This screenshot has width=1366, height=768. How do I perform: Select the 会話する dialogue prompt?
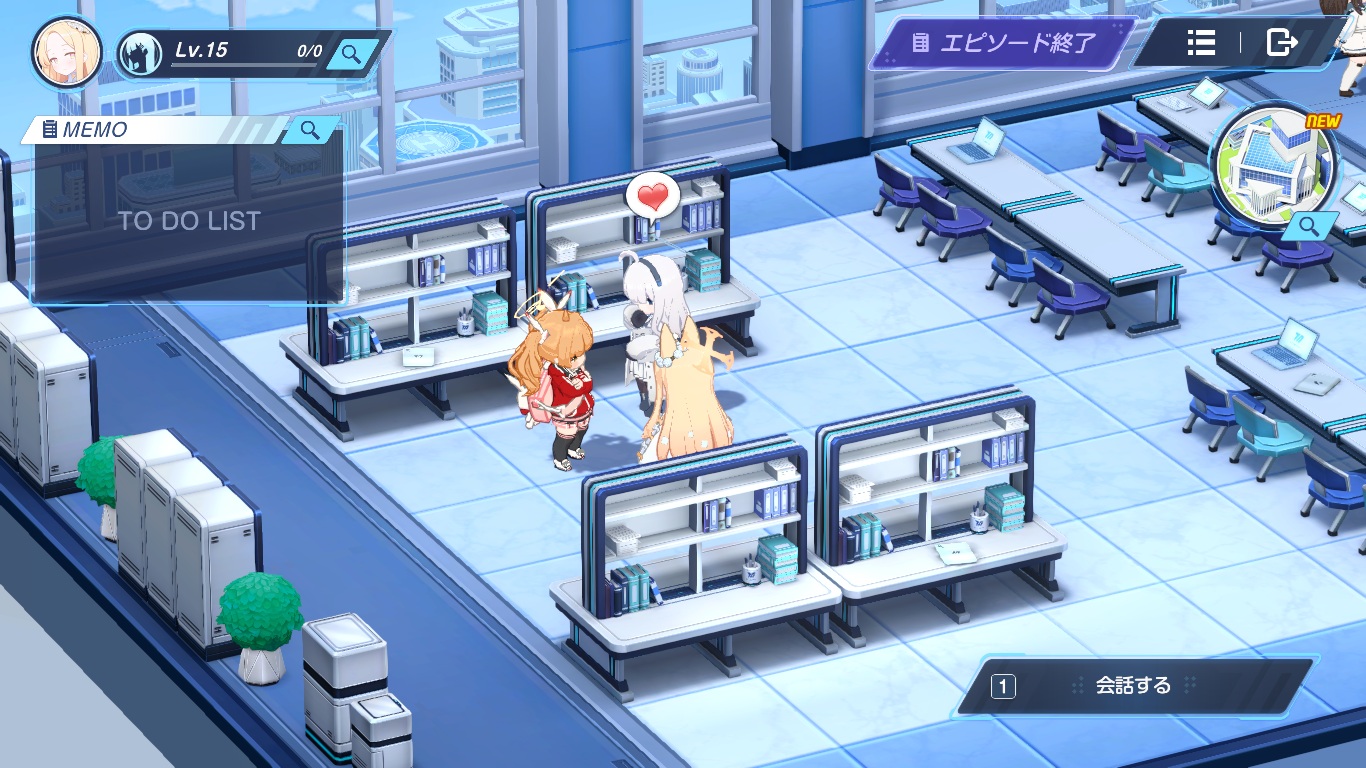(1134, 686)
